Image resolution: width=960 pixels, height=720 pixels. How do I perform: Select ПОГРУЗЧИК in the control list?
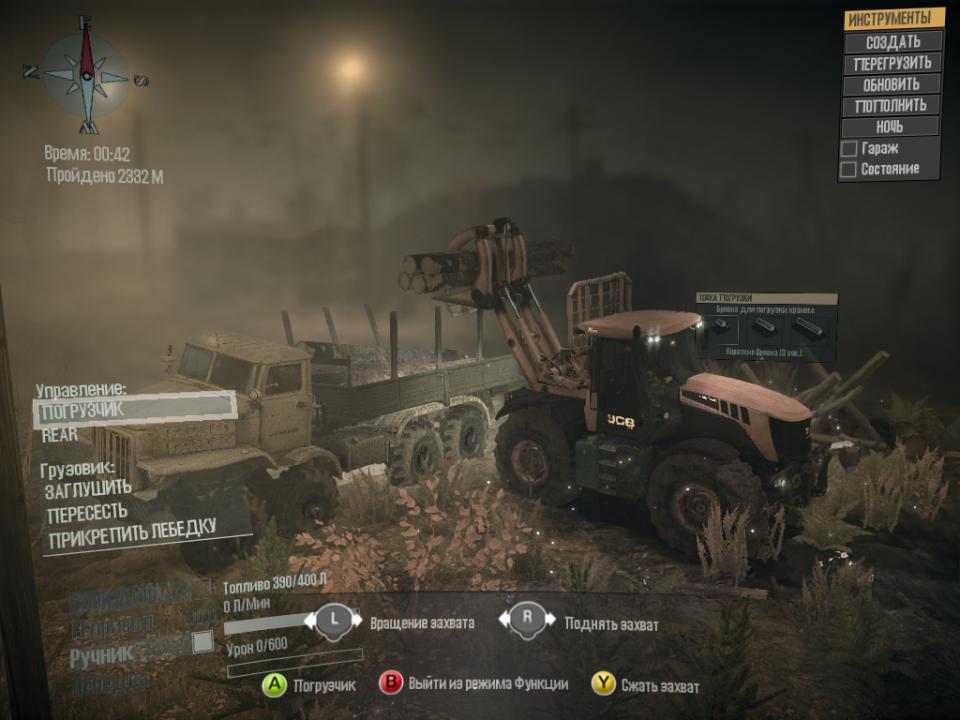click(x=135, y=408)
